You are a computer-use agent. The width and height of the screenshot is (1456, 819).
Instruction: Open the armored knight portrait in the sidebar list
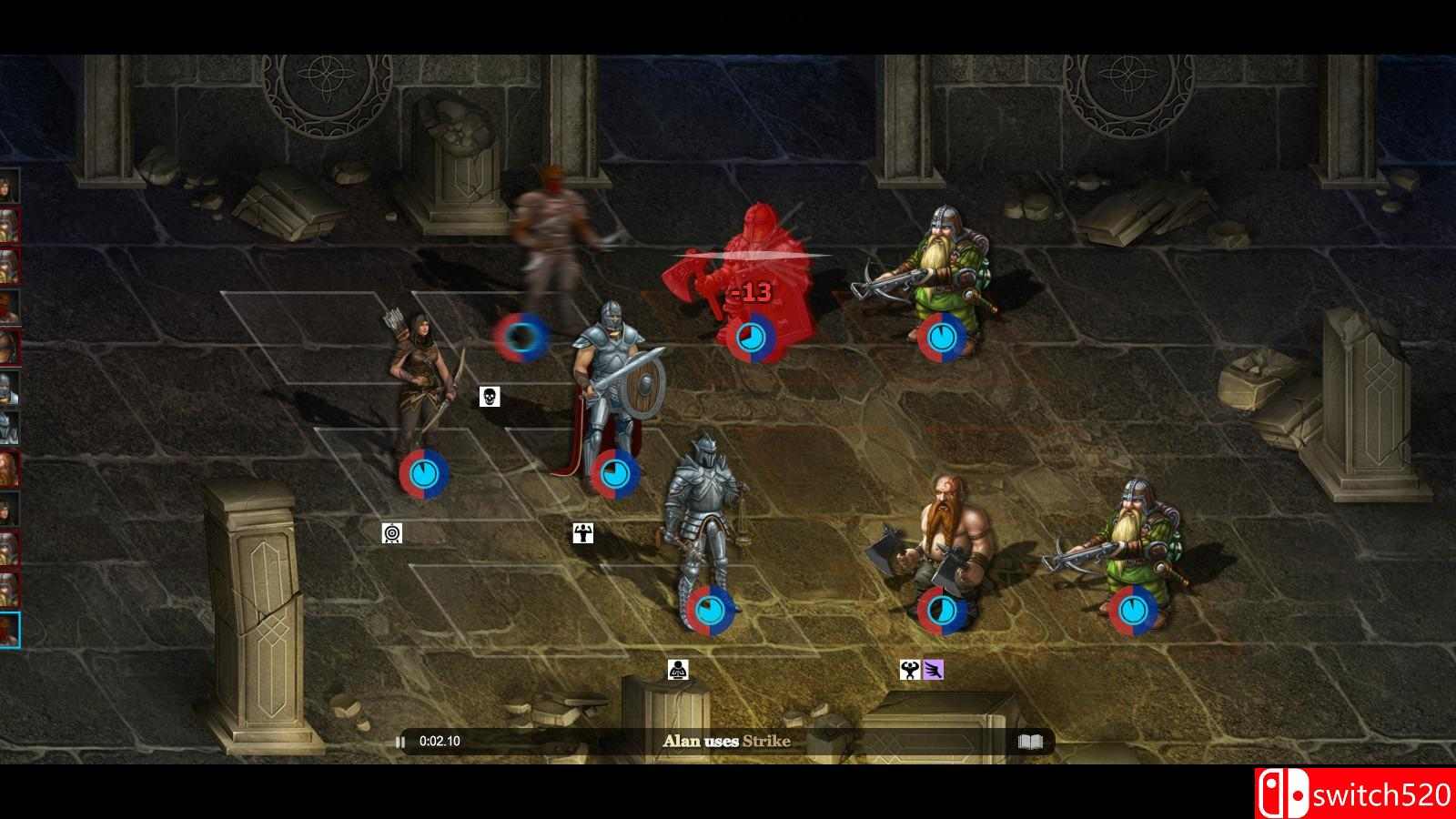11,428
